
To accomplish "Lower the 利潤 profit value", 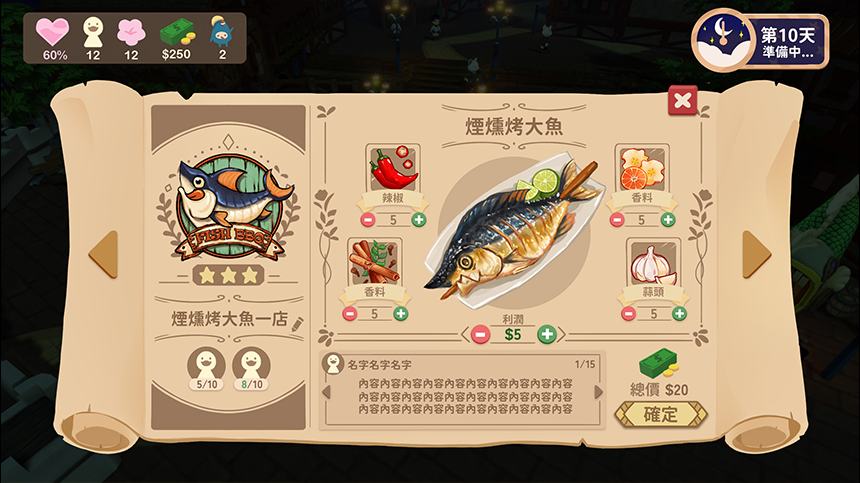I will click(480, 334).
